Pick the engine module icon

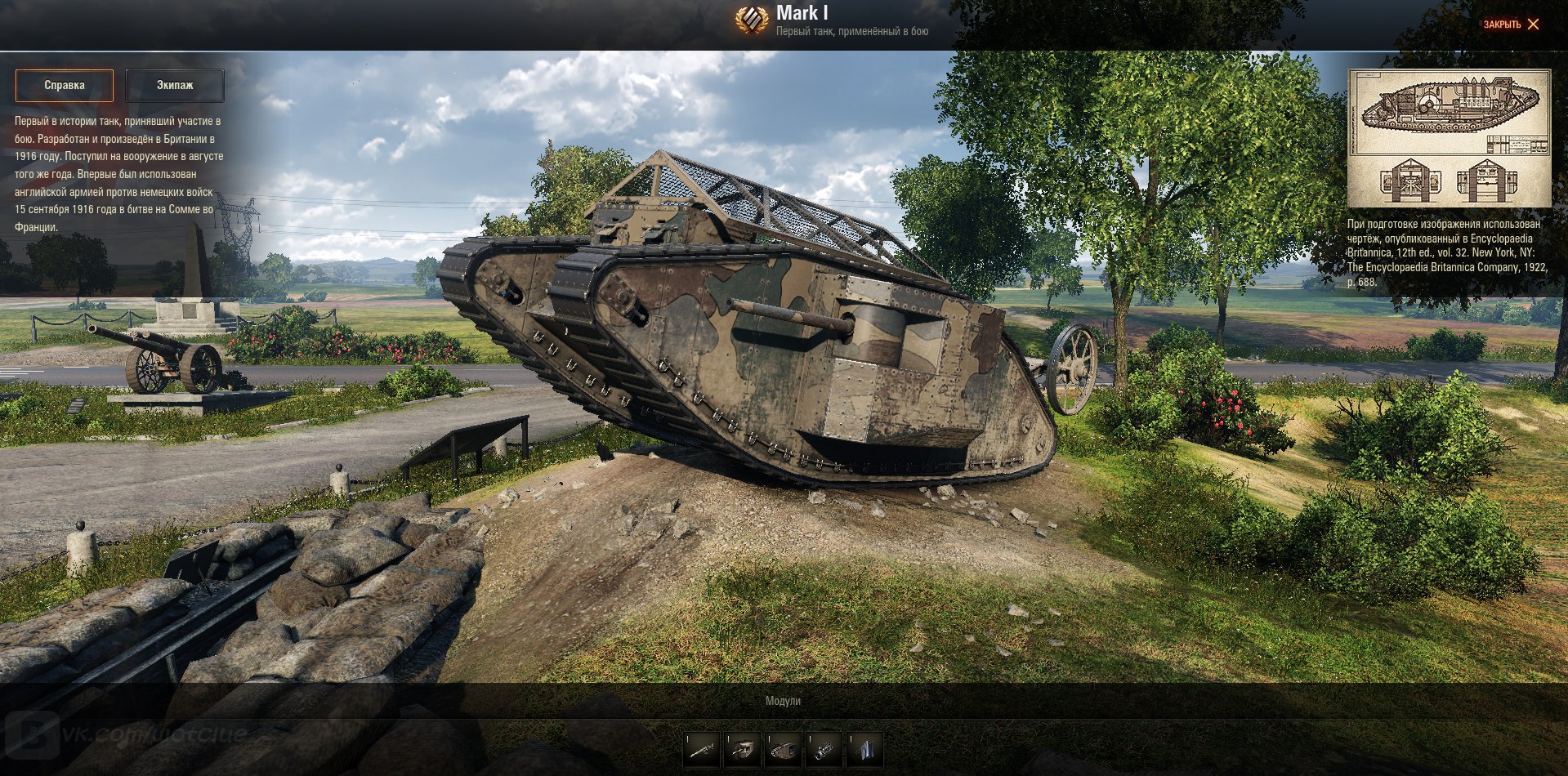pyautogui.click(x=824, y=749)
